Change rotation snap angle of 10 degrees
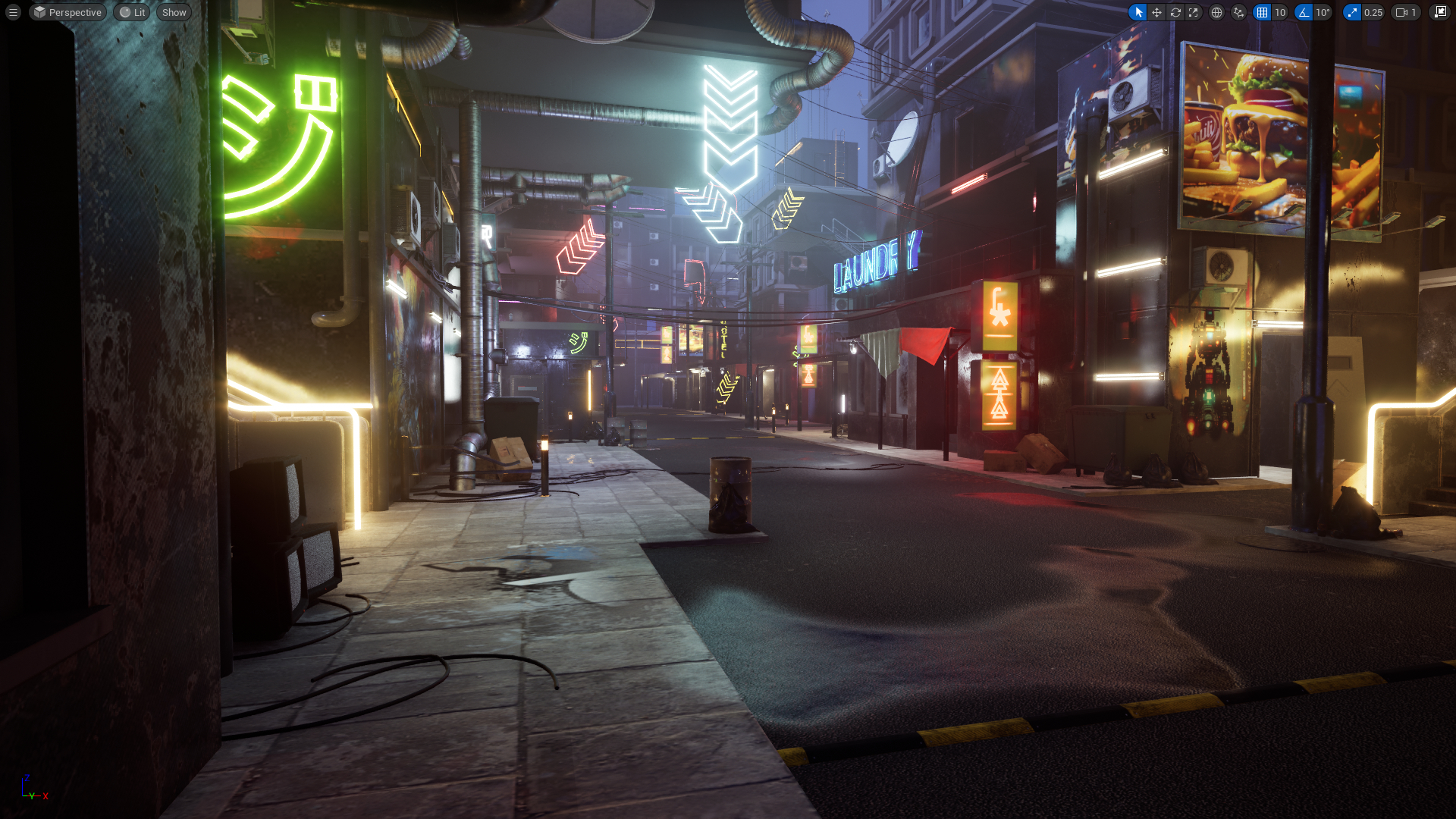 pos(1323,12)
